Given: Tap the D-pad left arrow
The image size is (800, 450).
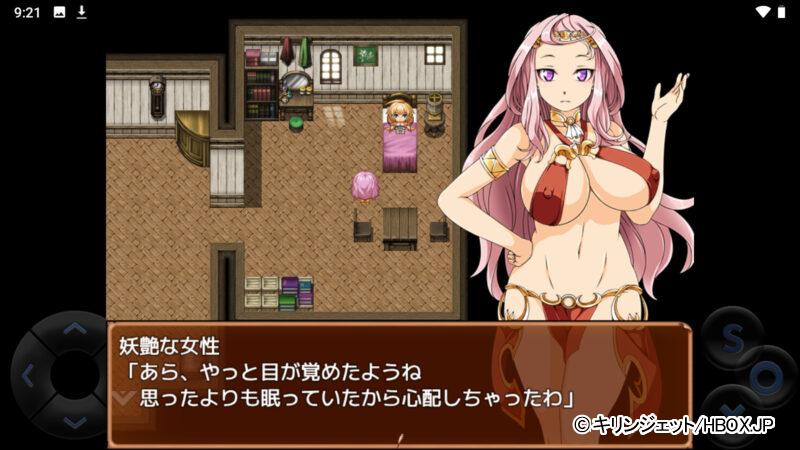Looking at the screenshot, I should [27, 377].
